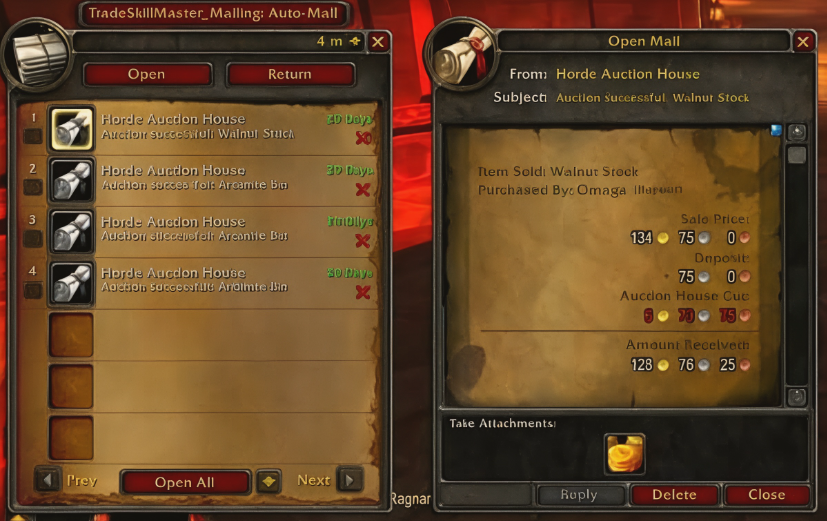Click the Open All mail button
The width and height of the screenshot is (827, 521).
coord(185,482)
